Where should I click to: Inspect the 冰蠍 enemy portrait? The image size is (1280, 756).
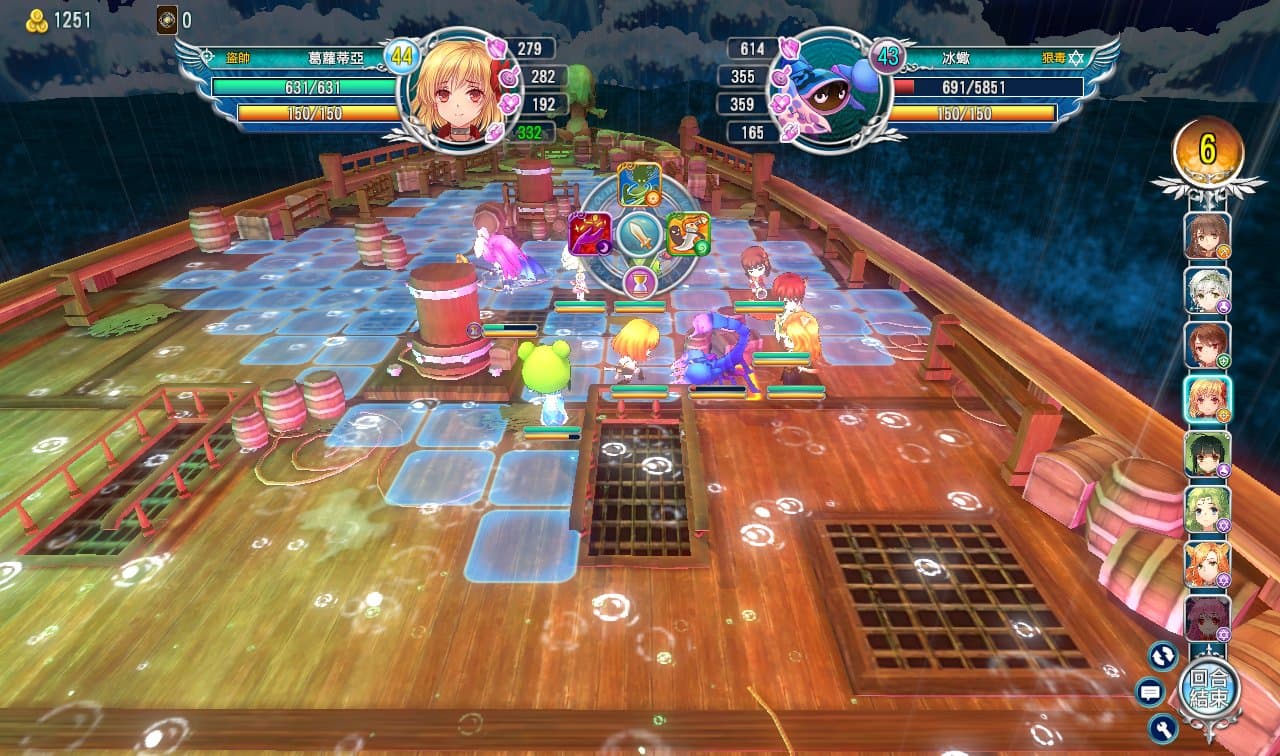pyautogui.click(x=820, y=90)
